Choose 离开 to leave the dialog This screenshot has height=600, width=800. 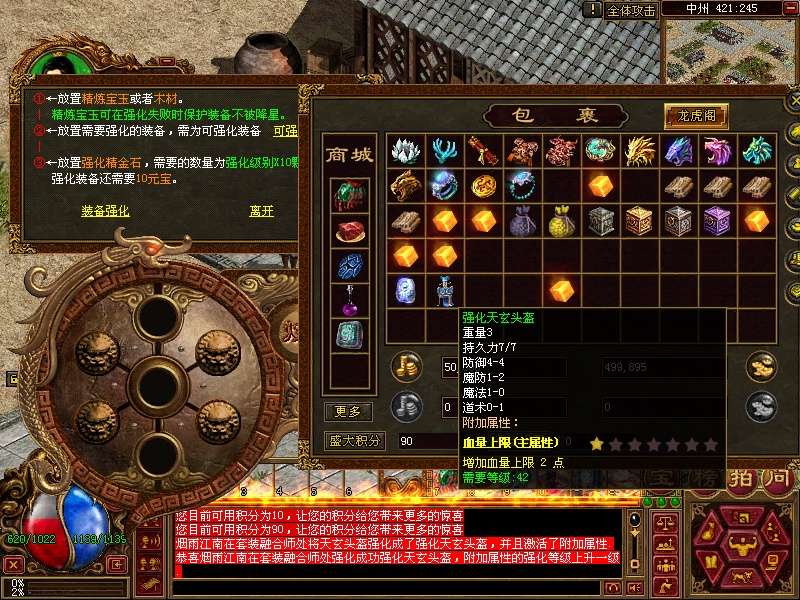click(x=261, y=211)
